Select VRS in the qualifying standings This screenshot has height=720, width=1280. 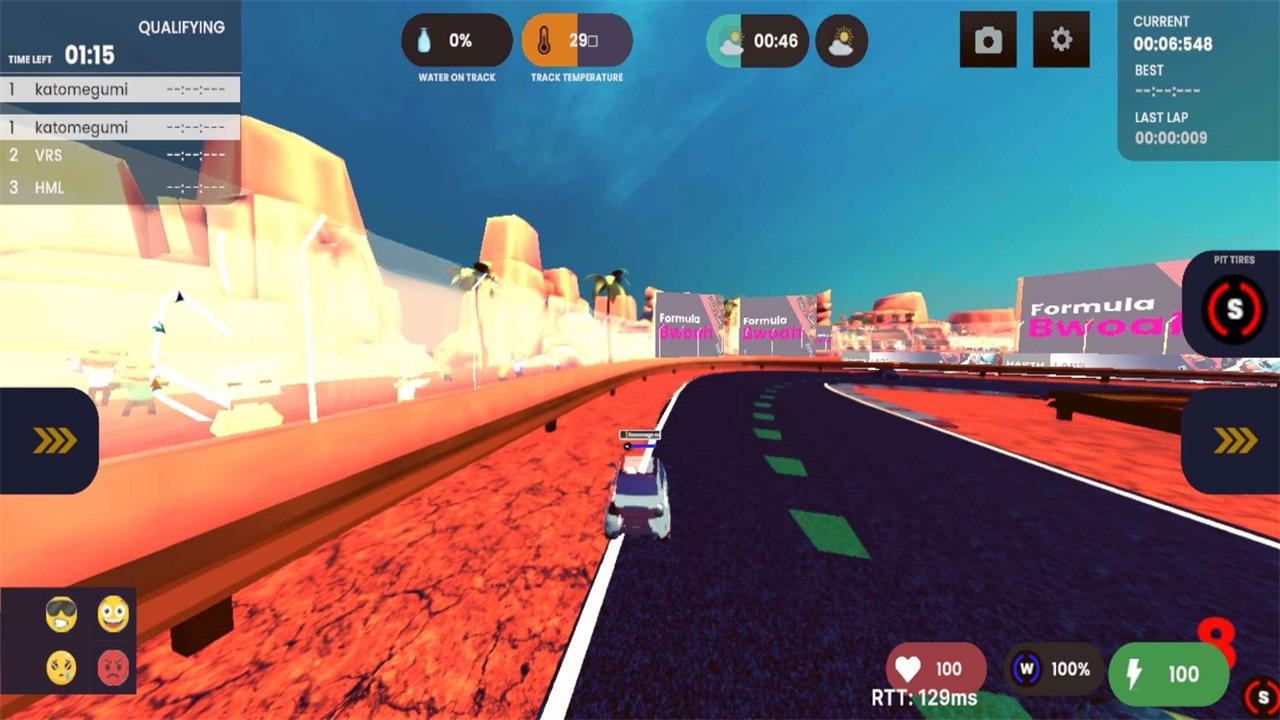pyautogui.click(x=120, y=156)
